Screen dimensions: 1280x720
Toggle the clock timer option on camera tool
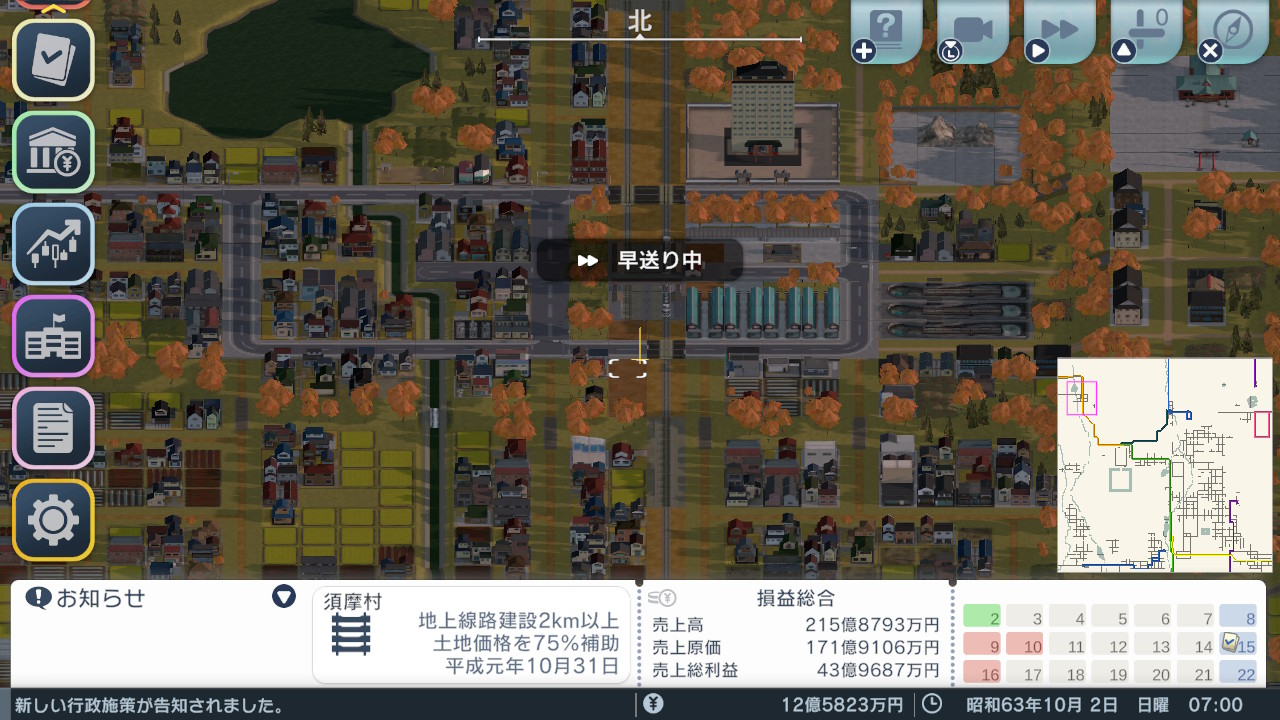click(950, 49)
